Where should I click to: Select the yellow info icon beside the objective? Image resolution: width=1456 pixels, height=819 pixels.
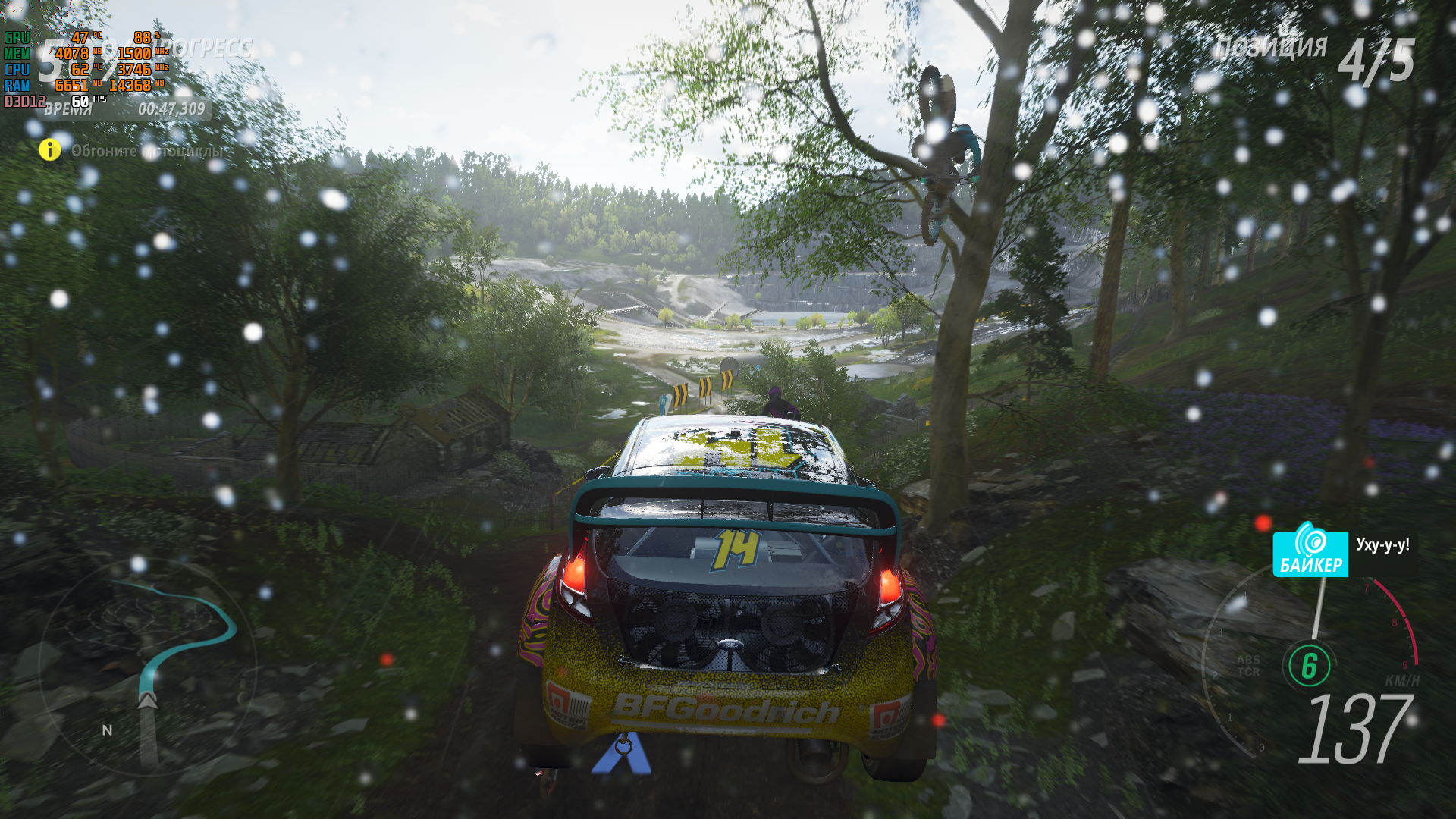tap(50, 150)
